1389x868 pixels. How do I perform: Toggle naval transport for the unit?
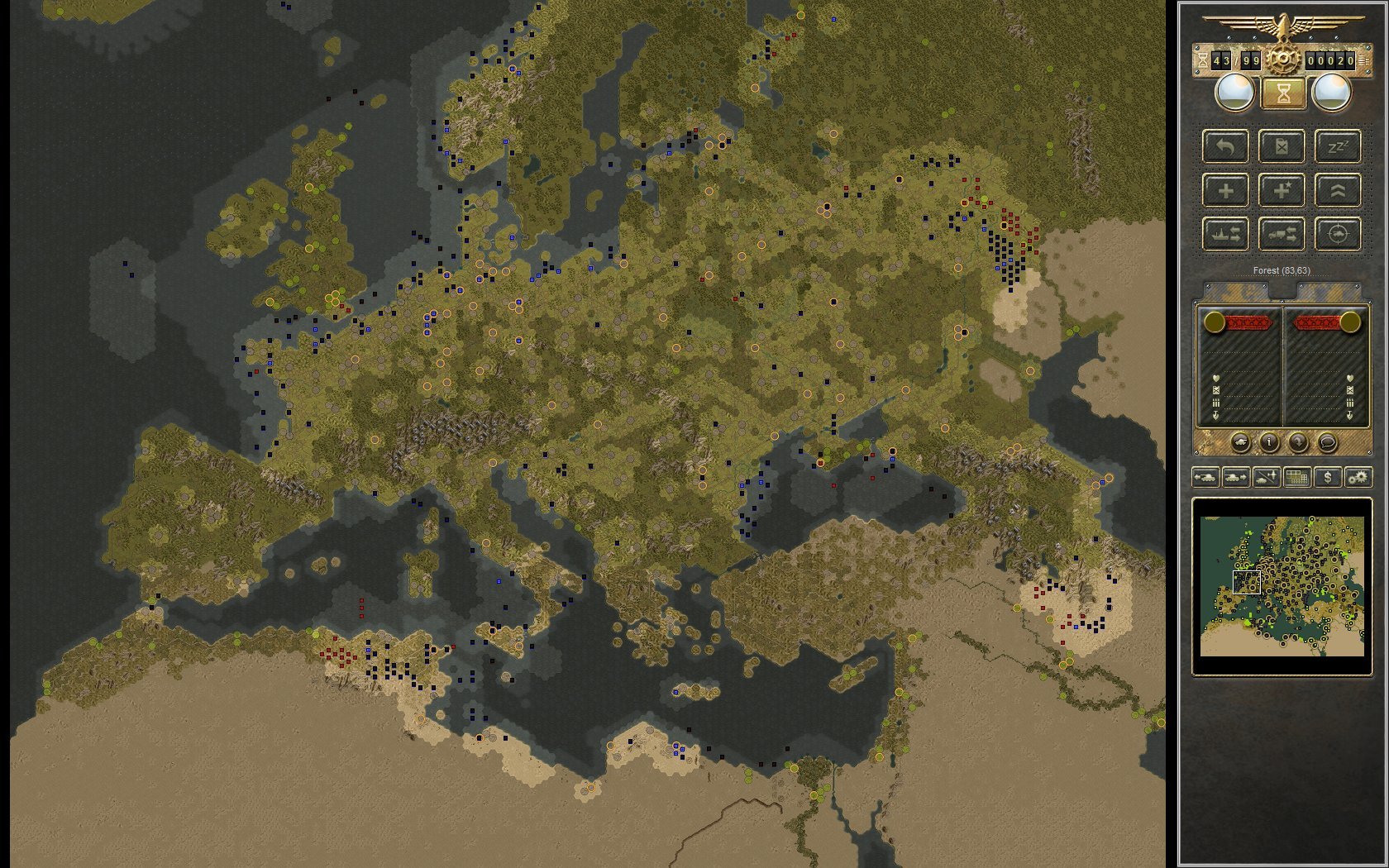click(1225, 235)
